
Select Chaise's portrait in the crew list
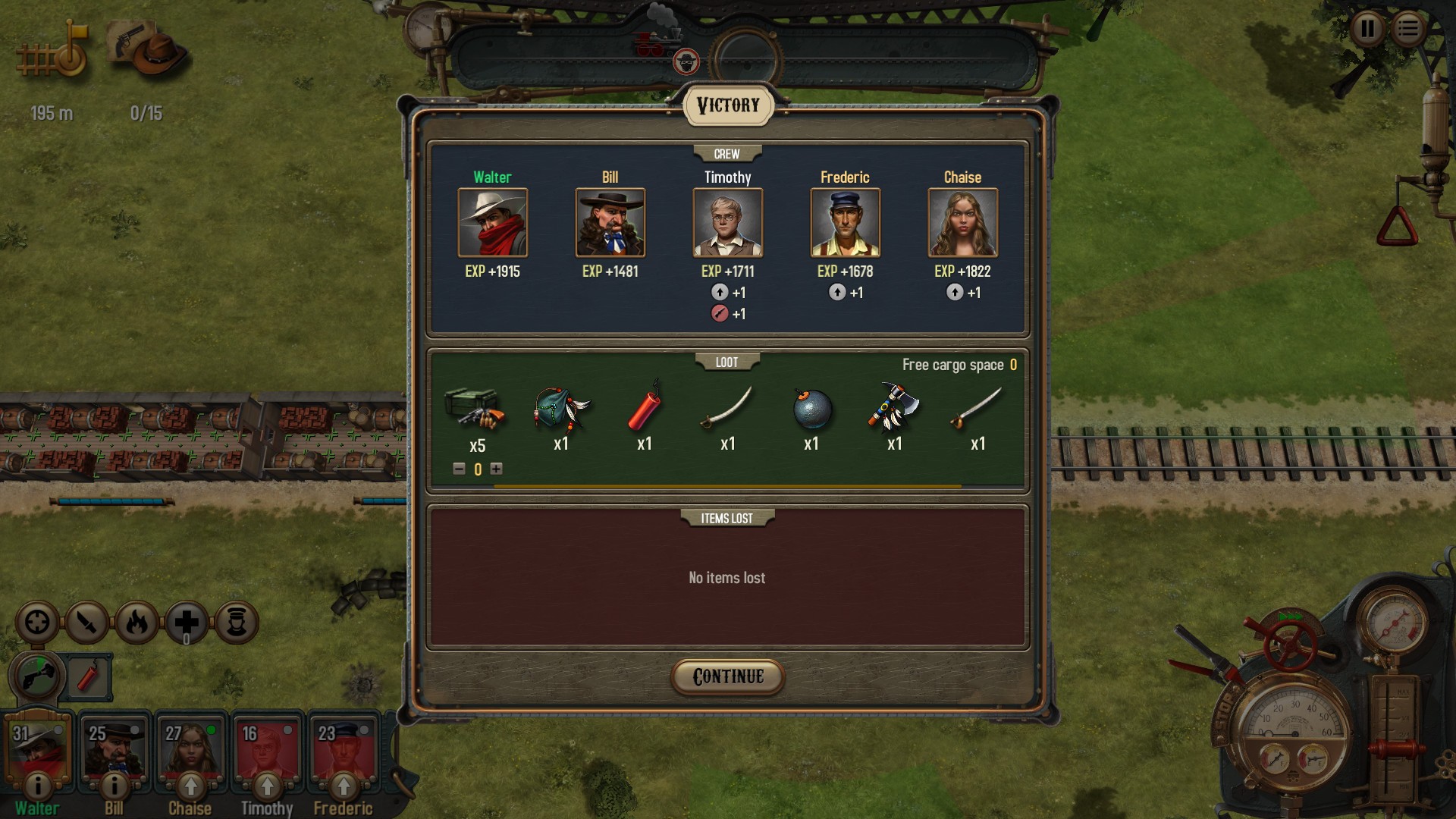962,223
